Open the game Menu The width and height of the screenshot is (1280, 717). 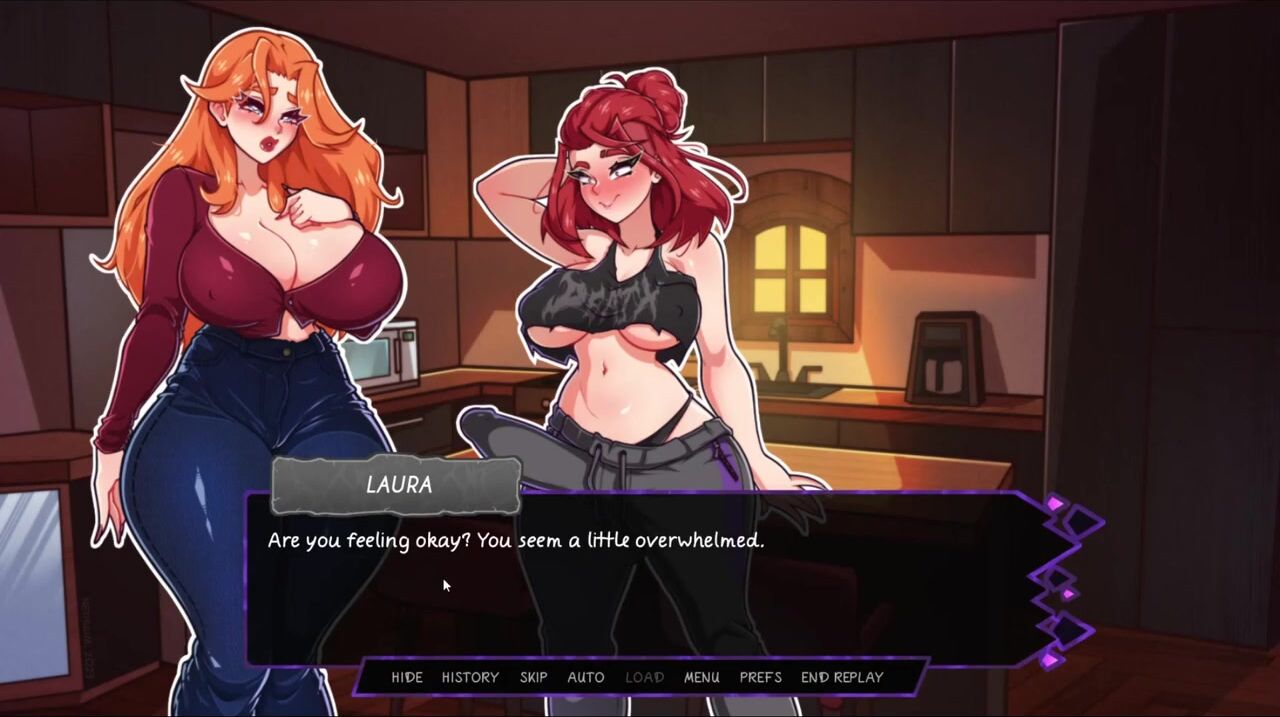pos(701,677)
